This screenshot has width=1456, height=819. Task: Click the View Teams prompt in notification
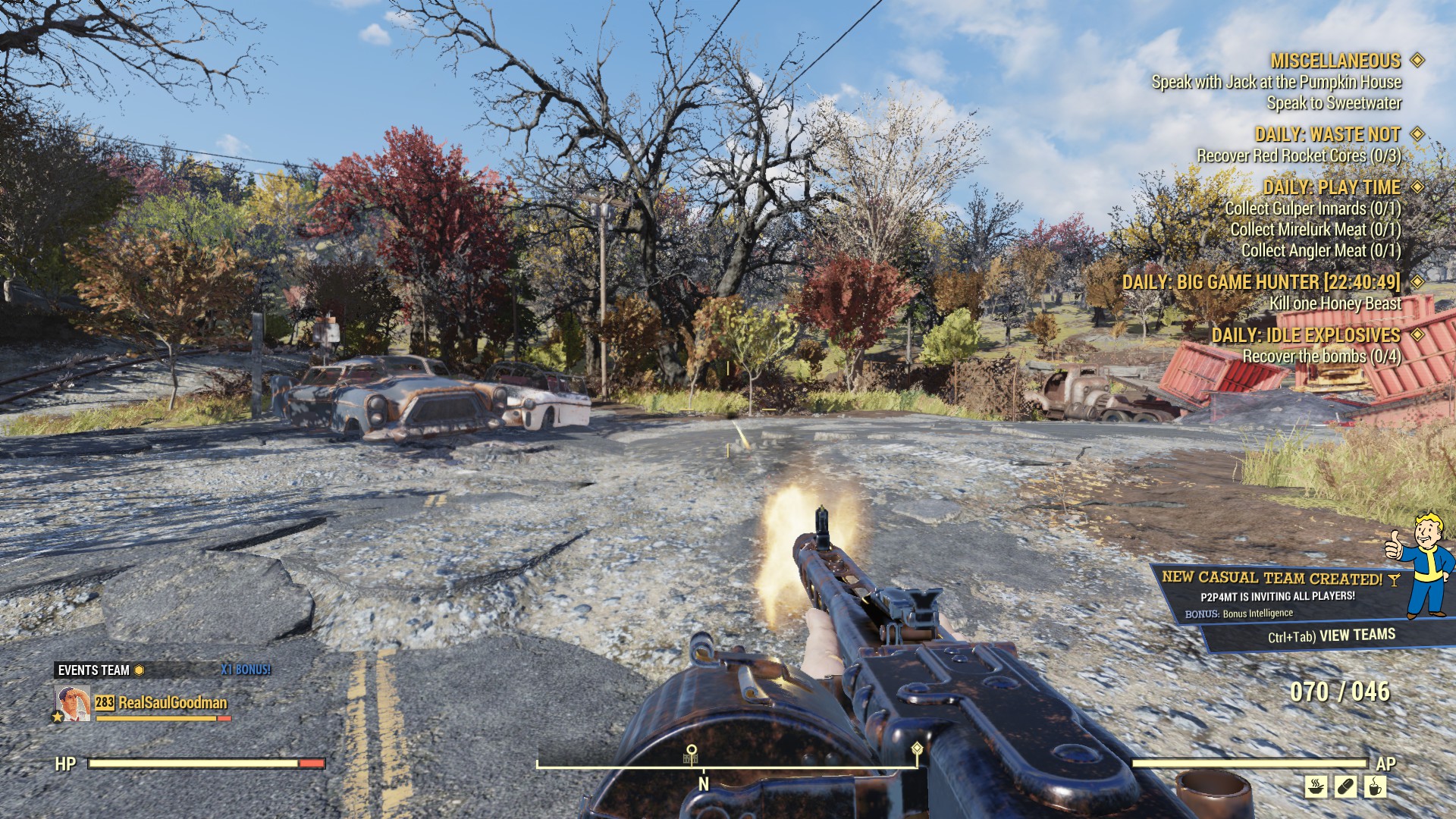tap(1331, 635)
